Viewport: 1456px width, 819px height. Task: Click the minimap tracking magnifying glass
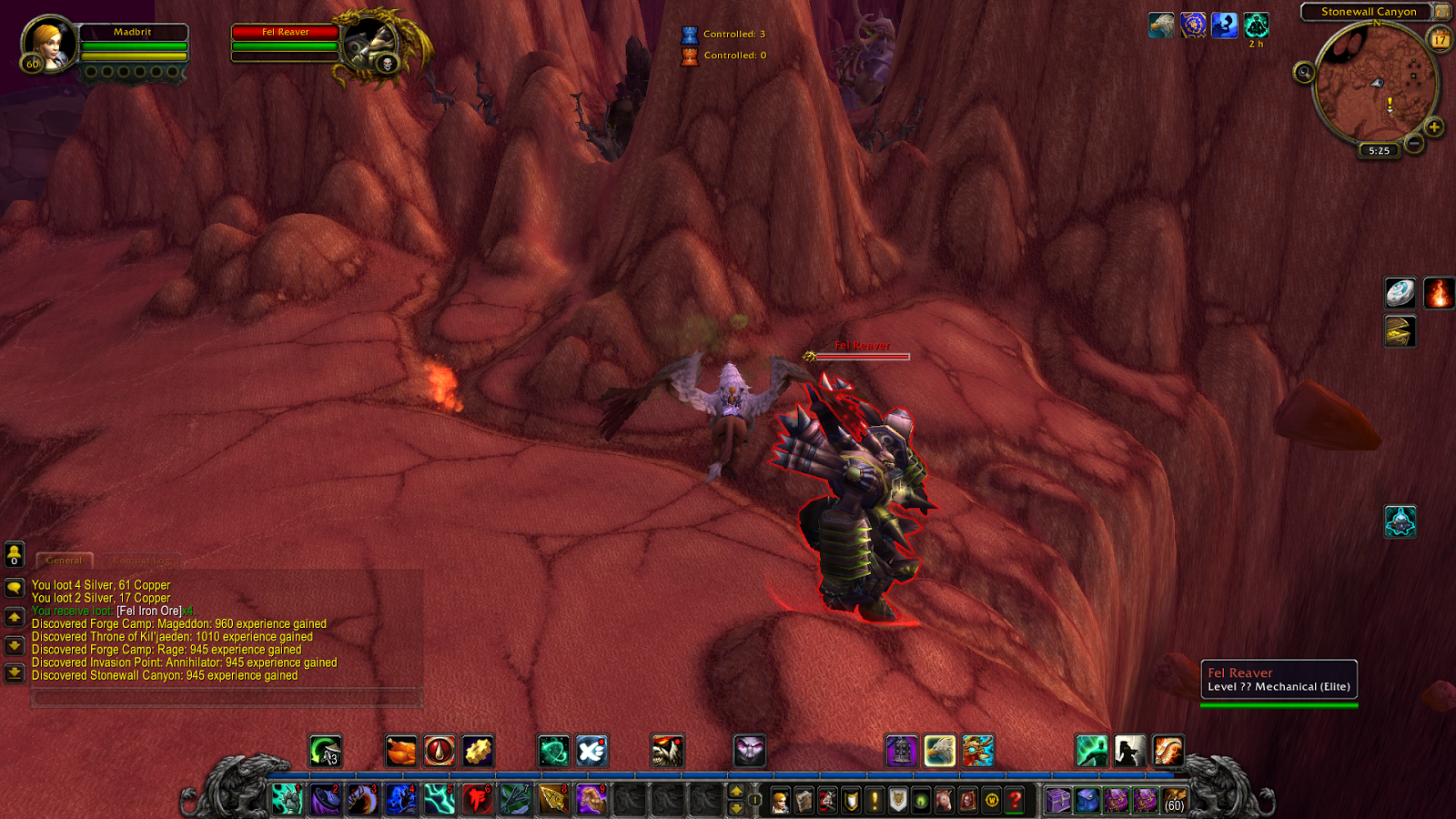1305,73
